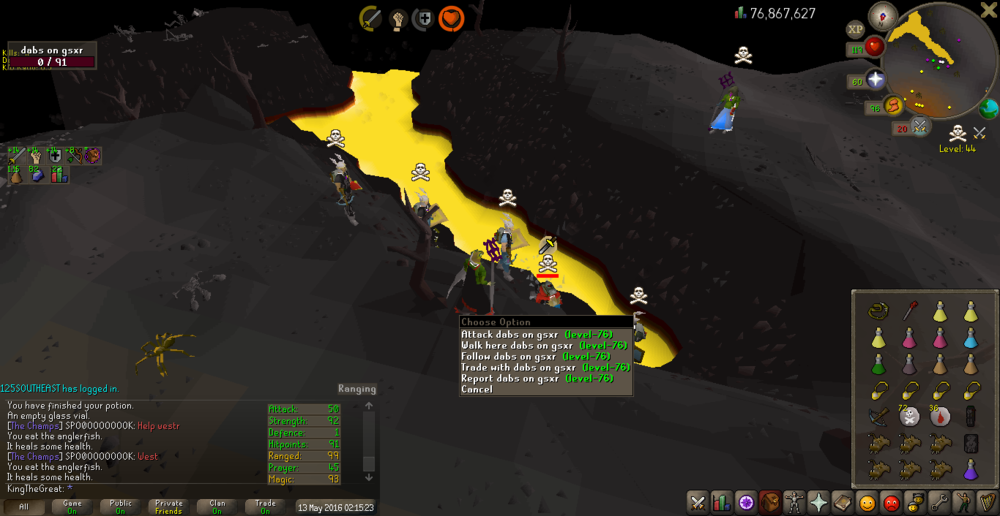Open the world map globe

tap(989, 108)
